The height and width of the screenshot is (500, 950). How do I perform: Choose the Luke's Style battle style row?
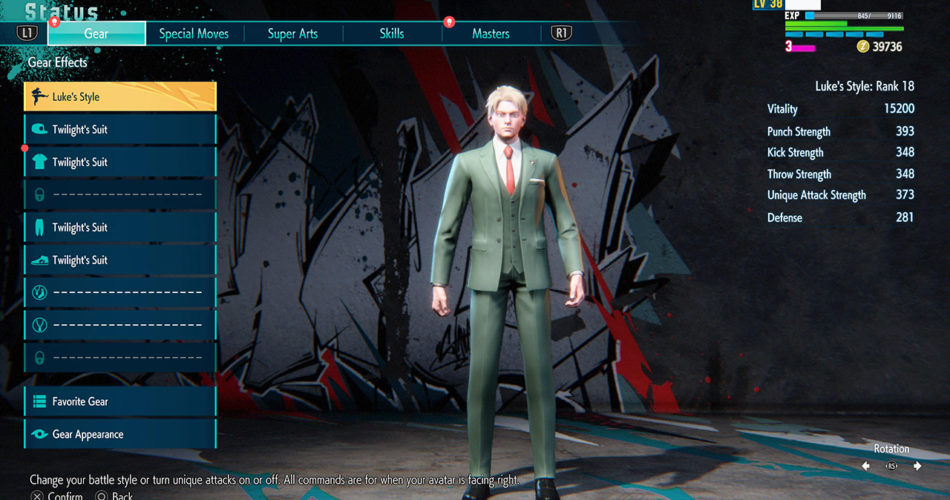pyautogui.click(x=120, y=97)
